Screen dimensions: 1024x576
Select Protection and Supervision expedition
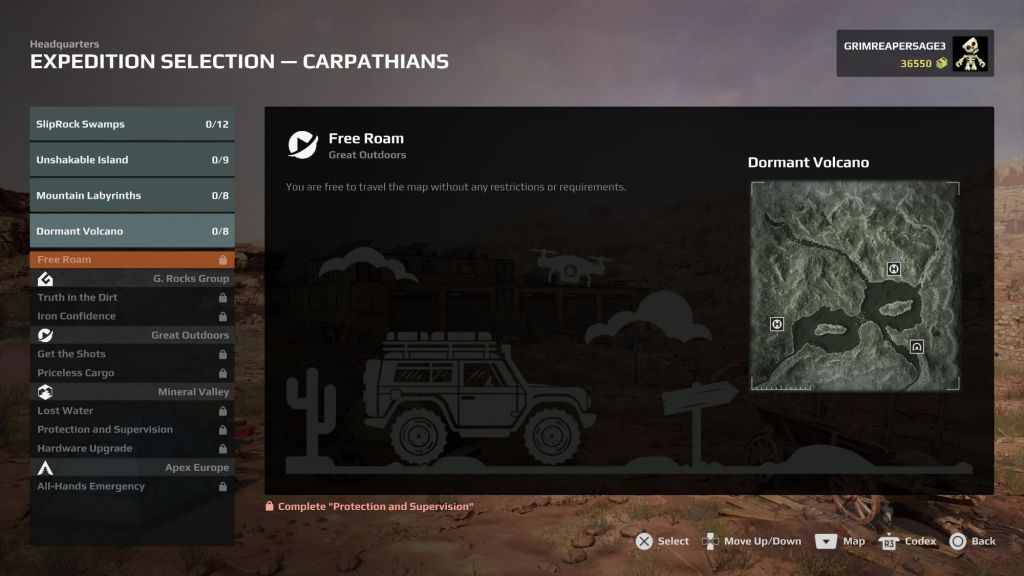tap(131, 429)
